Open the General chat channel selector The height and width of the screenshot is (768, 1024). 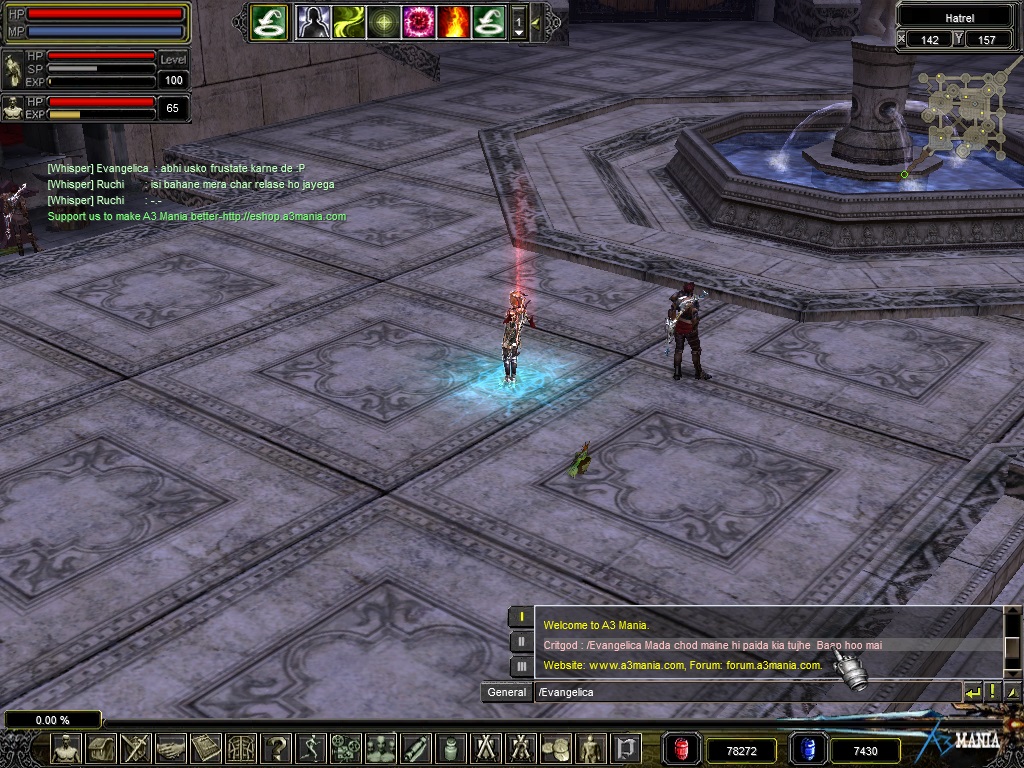(x=507, y=692)
